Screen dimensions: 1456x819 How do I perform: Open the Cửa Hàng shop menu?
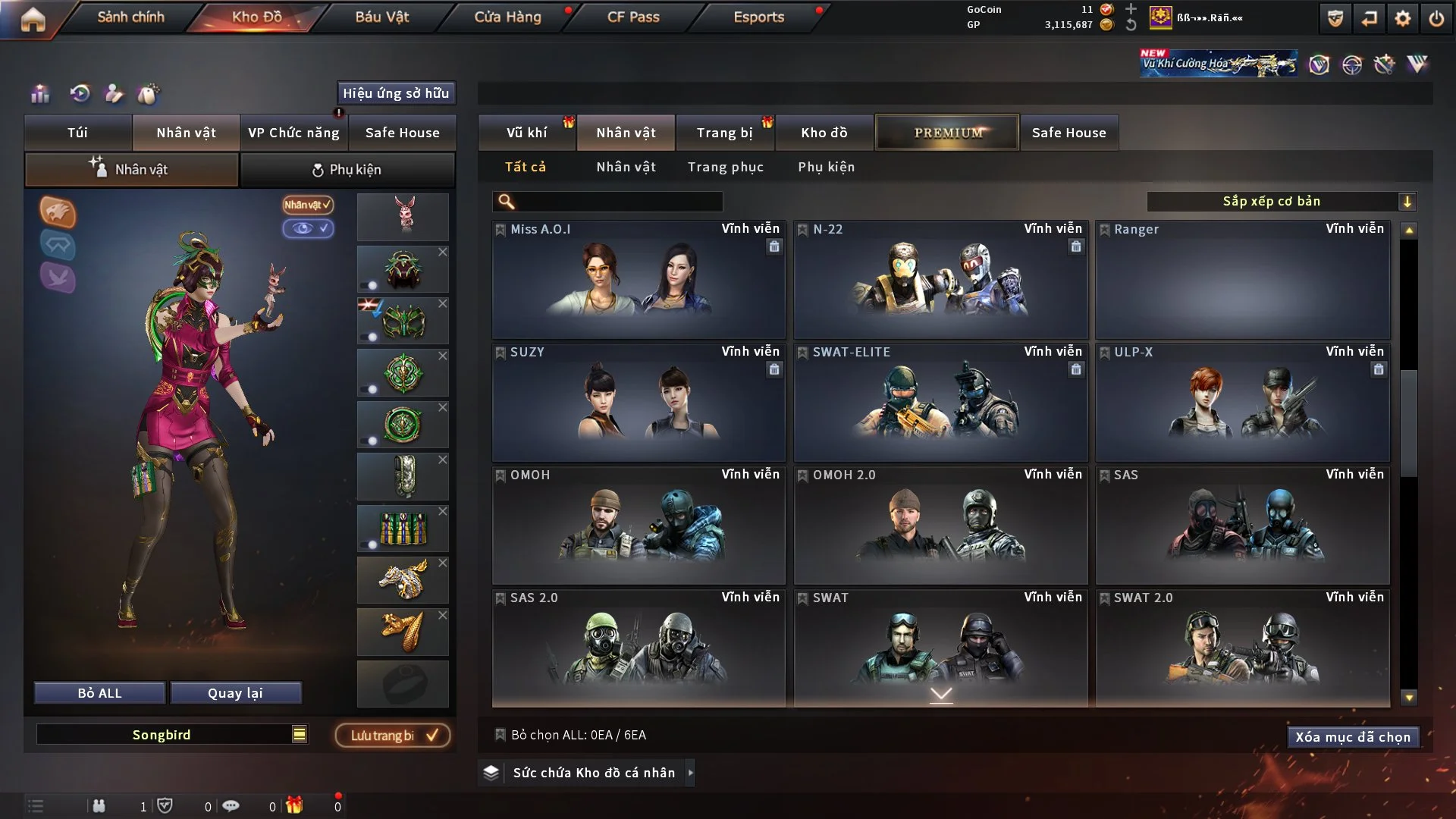(x=507, y=17)
